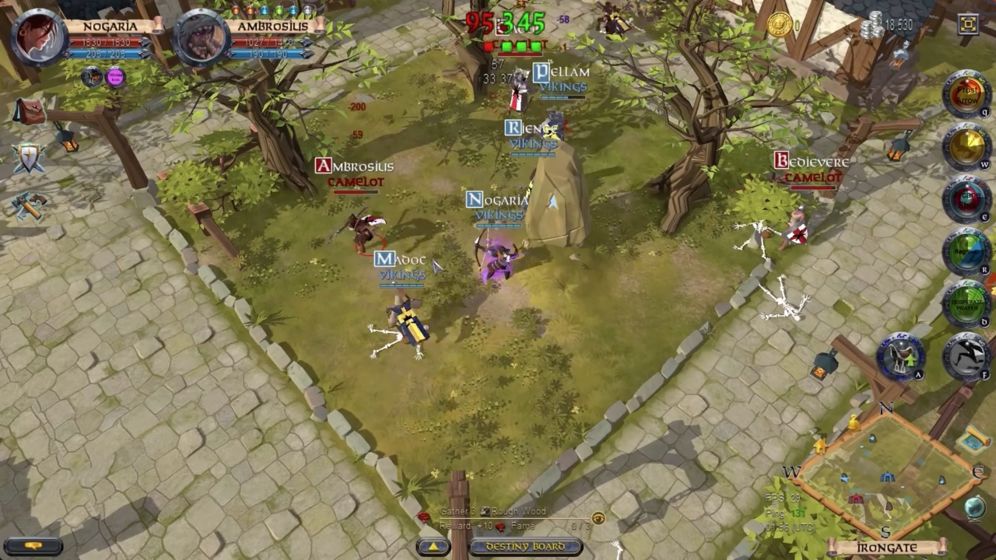996x560 pixels.
Task: Click Nogaria's character portrait
Action: [38, 37]
